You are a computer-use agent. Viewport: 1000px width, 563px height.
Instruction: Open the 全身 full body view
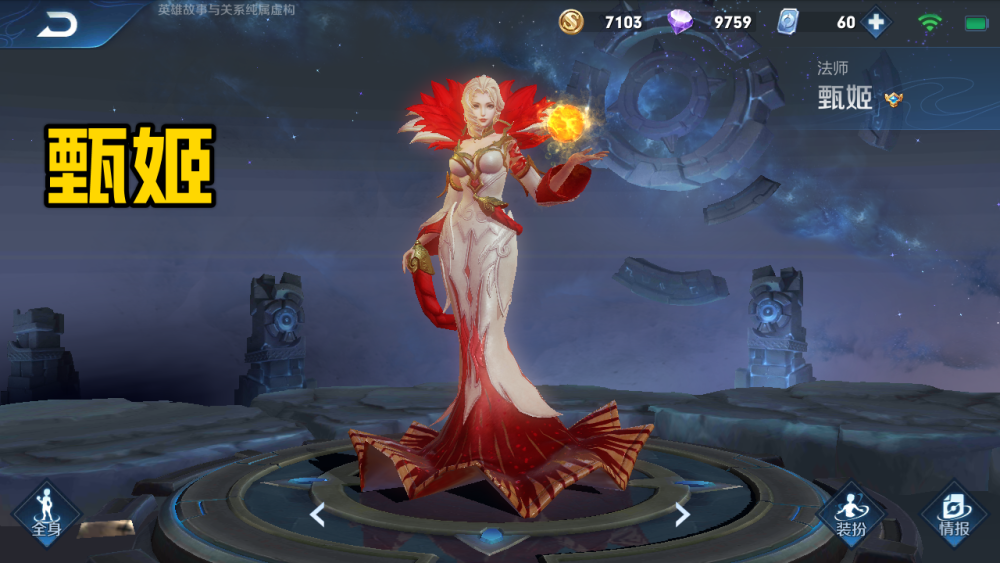coord(46,514)
